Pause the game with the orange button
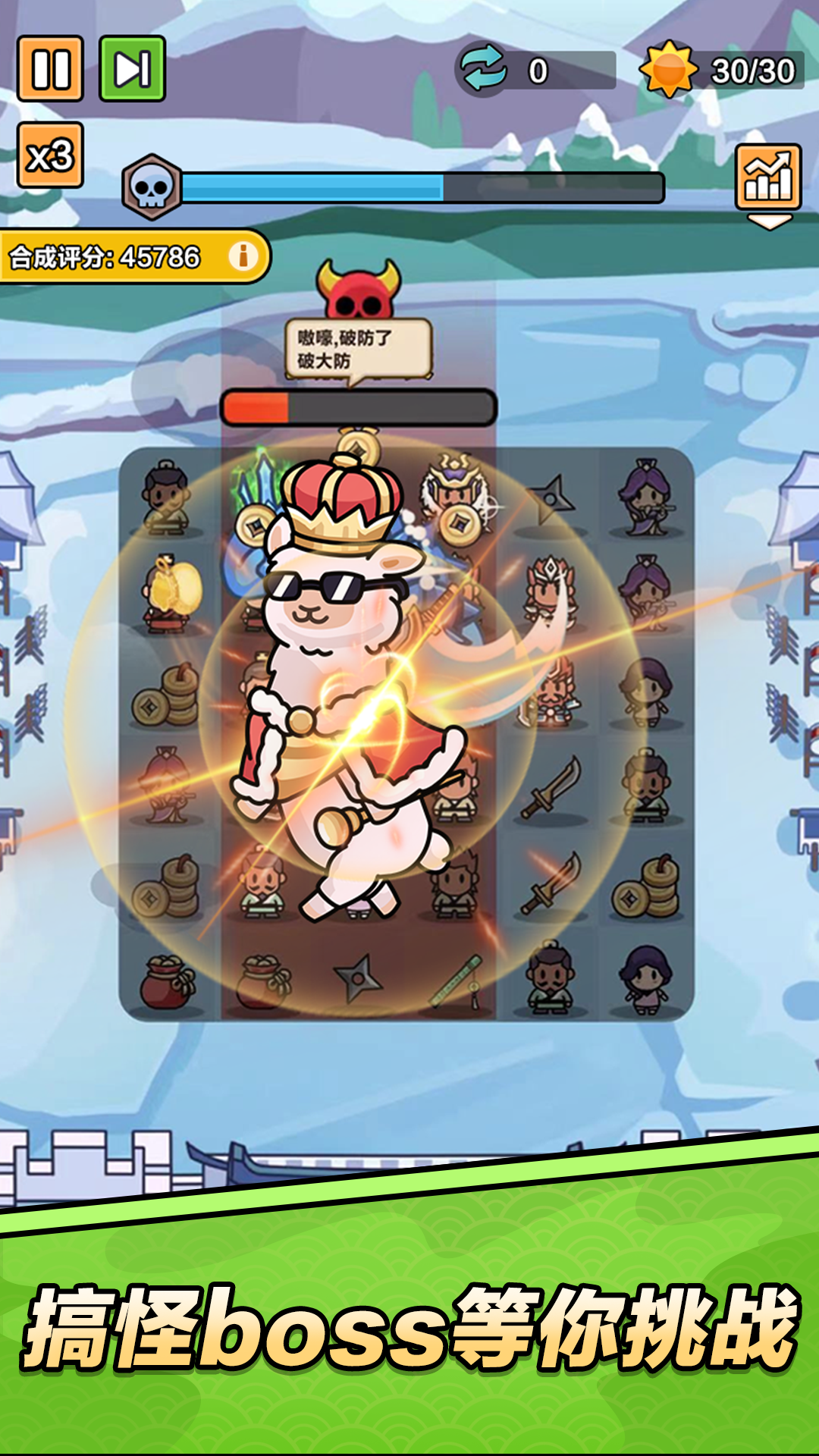This screenshot has width=819, height=1456. (50, 69)
